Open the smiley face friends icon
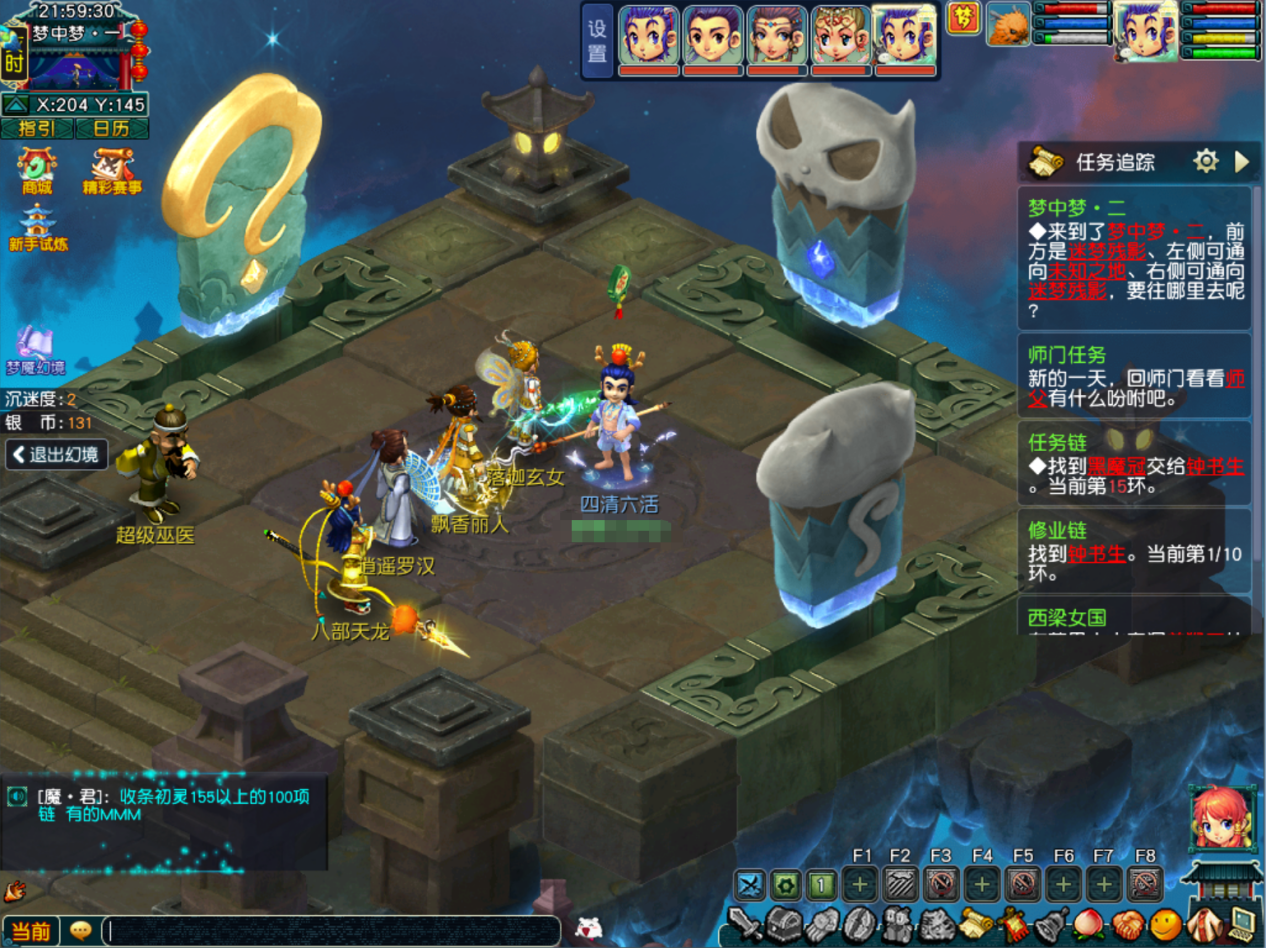 pyautogui.click(x=1163, y=922)
